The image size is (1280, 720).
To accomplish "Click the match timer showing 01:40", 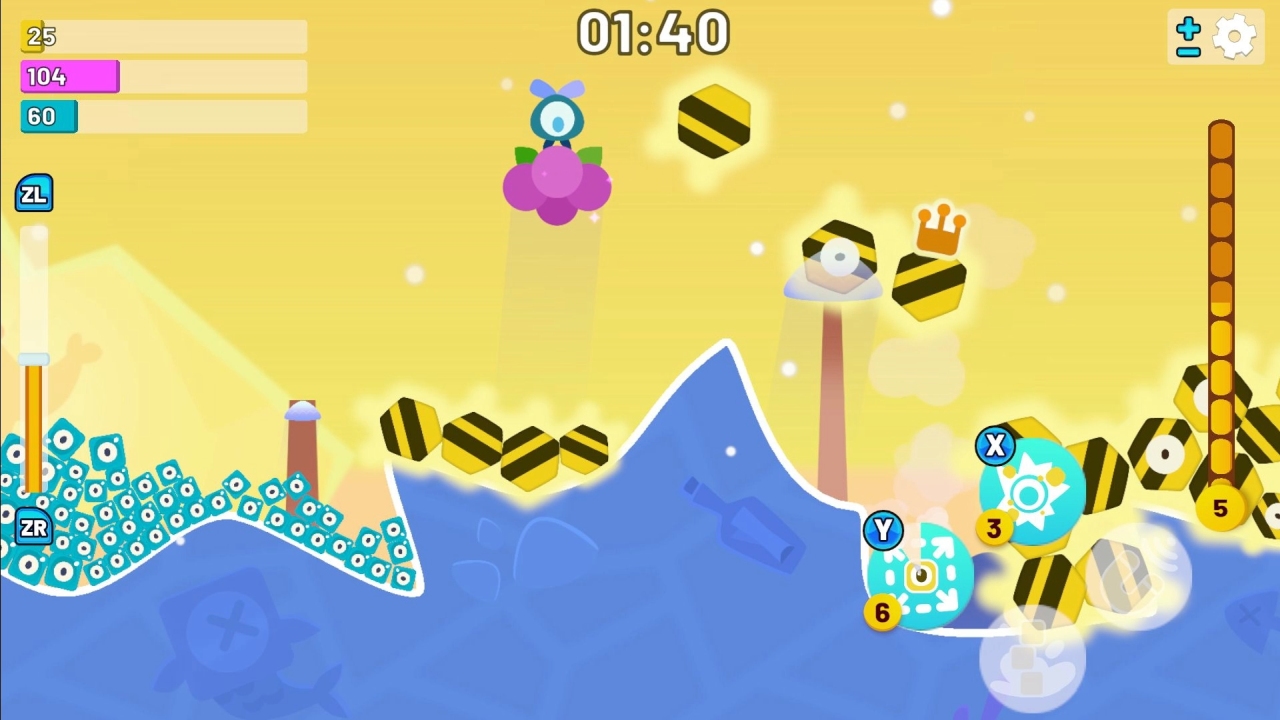I will click(x=655, y=33).
